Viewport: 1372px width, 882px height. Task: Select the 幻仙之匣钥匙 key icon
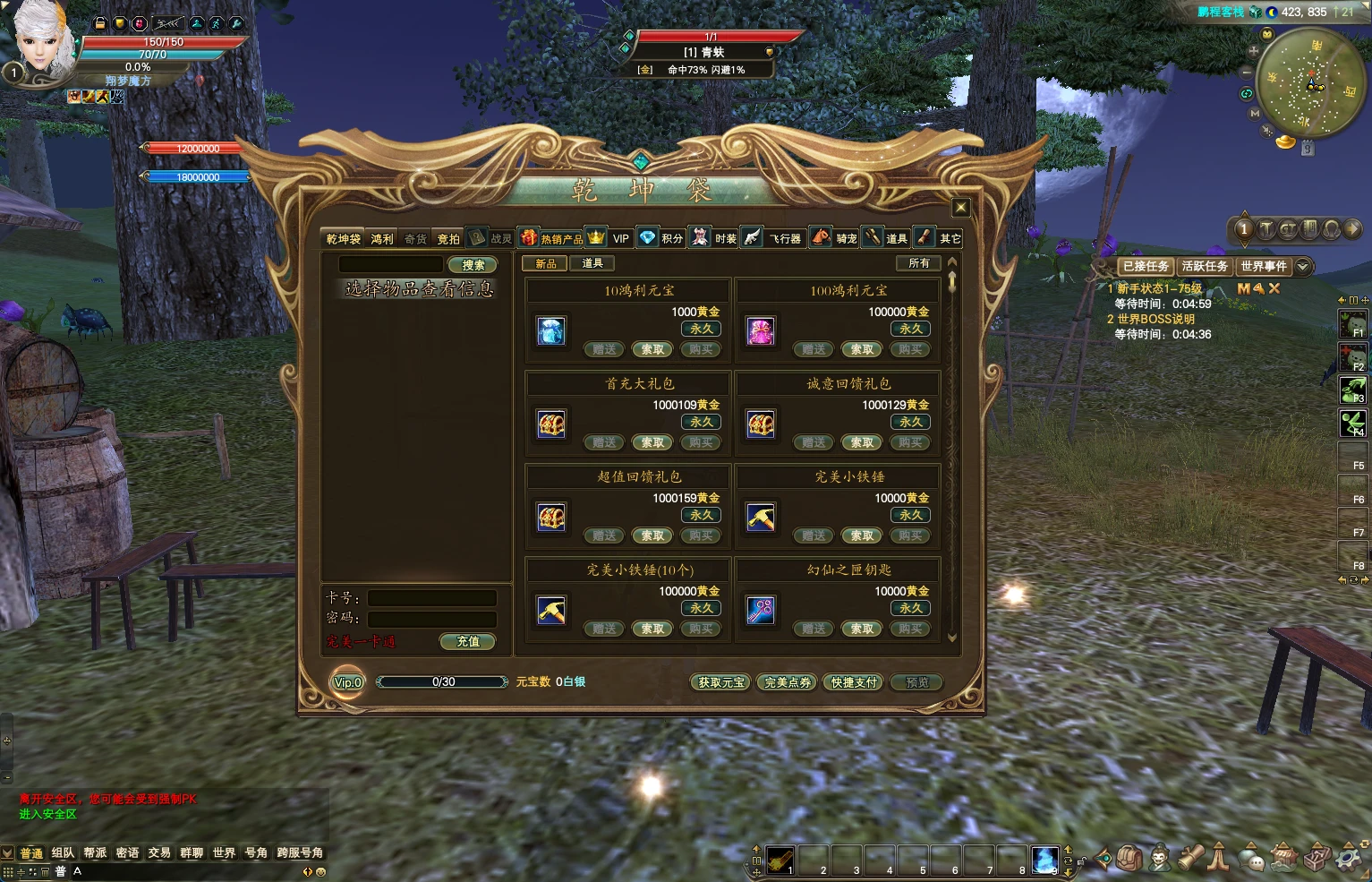[x=761, y=610]
